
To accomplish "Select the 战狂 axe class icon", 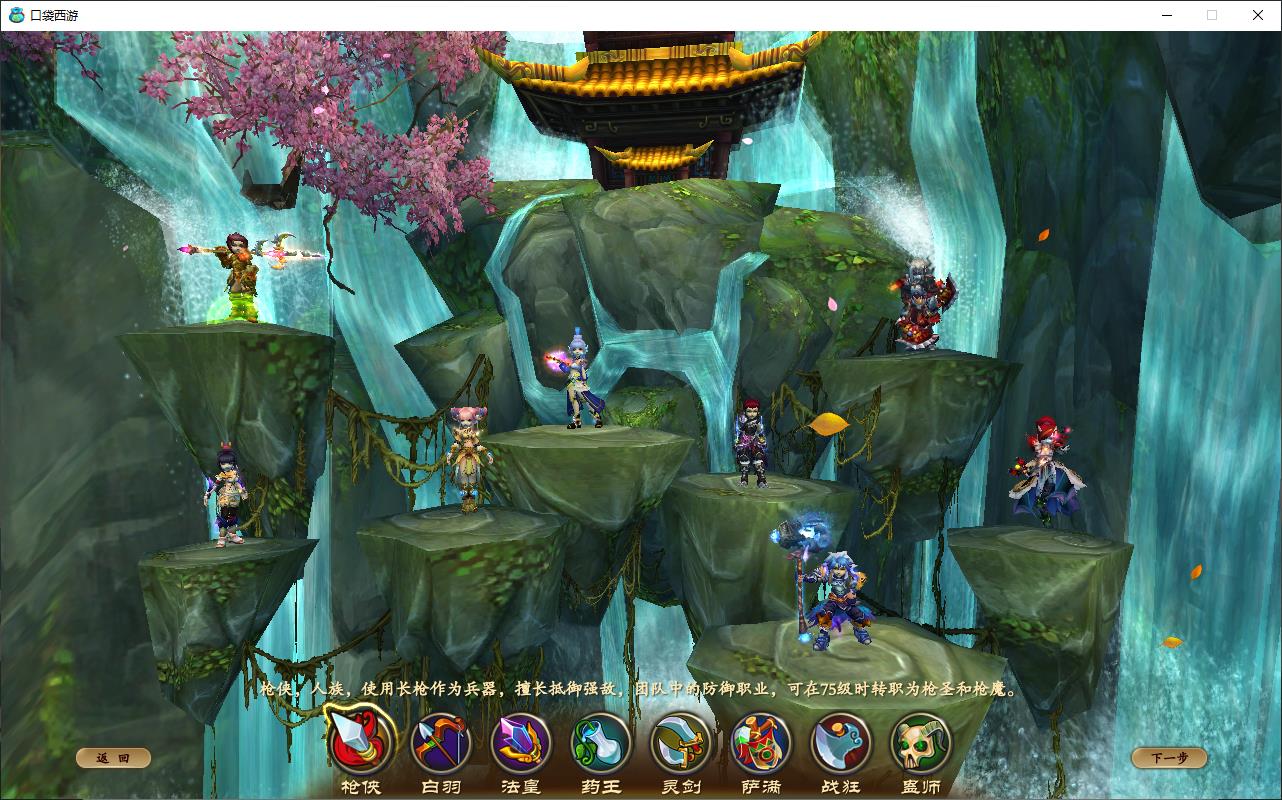I will [841, 743].
